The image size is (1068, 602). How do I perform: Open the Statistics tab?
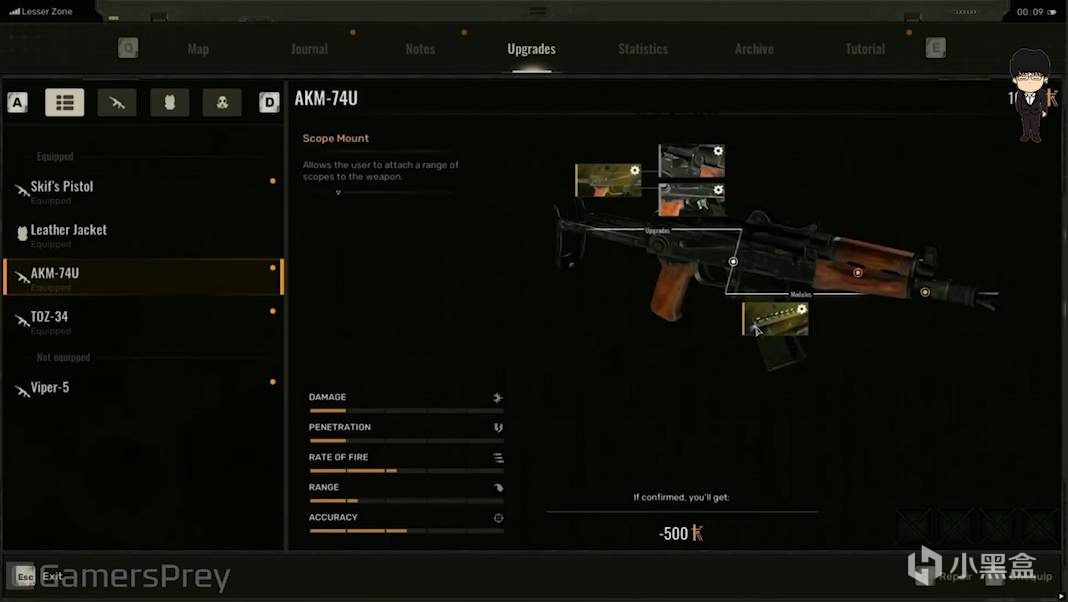click(643, 49)
